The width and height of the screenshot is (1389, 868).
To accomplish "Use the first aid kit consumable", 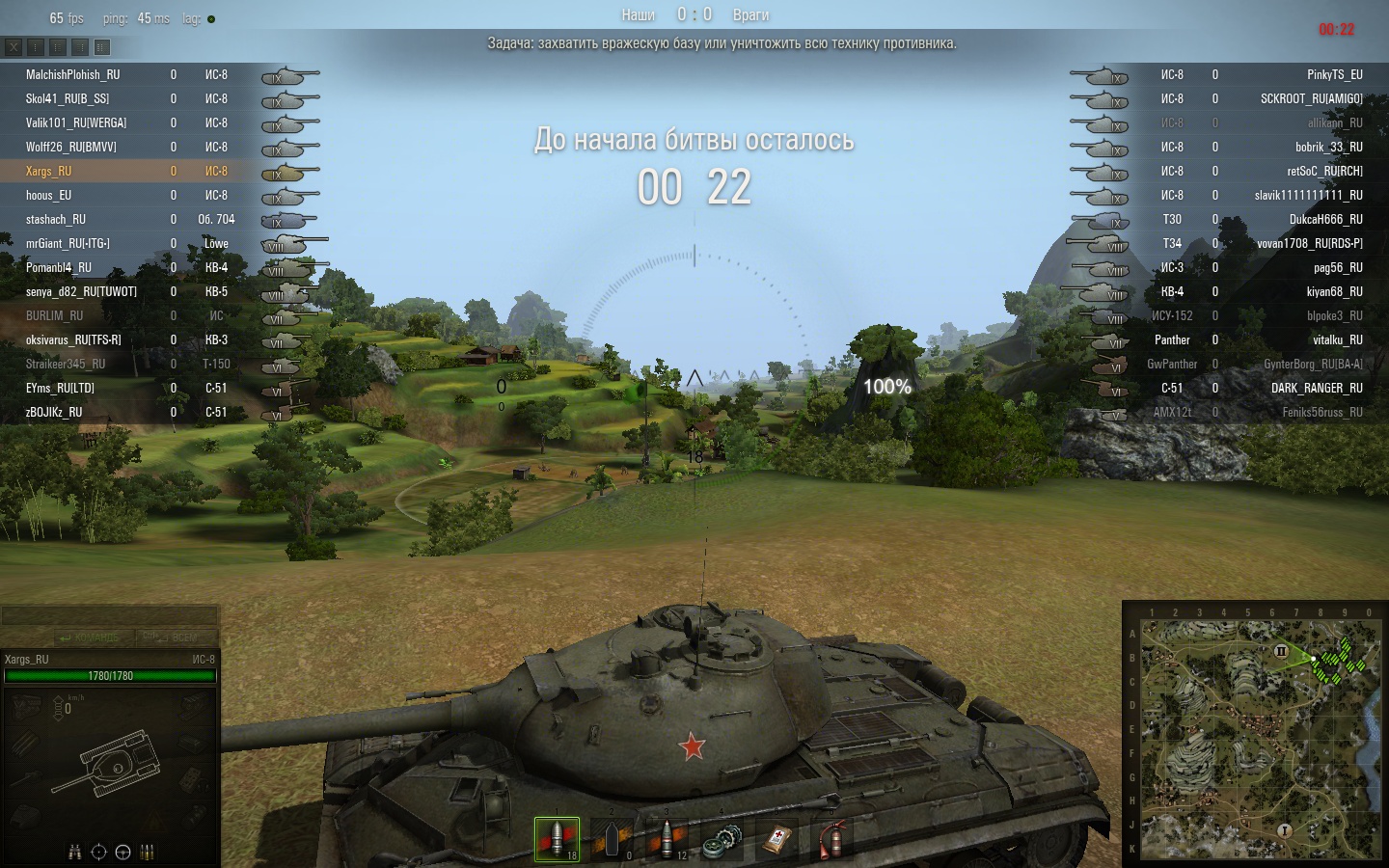I will [777, 840].
